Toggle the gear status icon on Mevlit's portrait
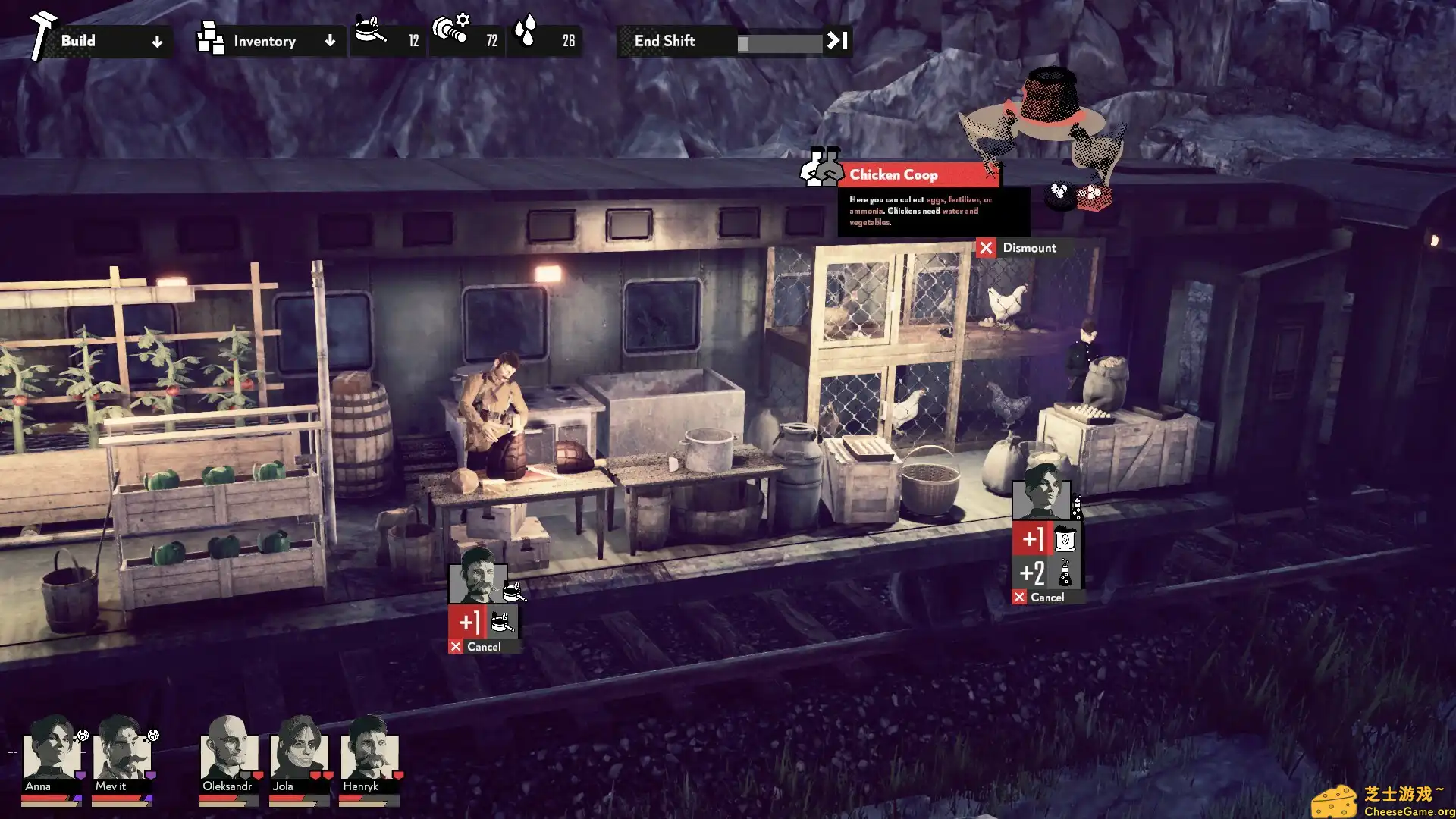This screenshot has height=819, width=1456. click(x=153, y=735)
